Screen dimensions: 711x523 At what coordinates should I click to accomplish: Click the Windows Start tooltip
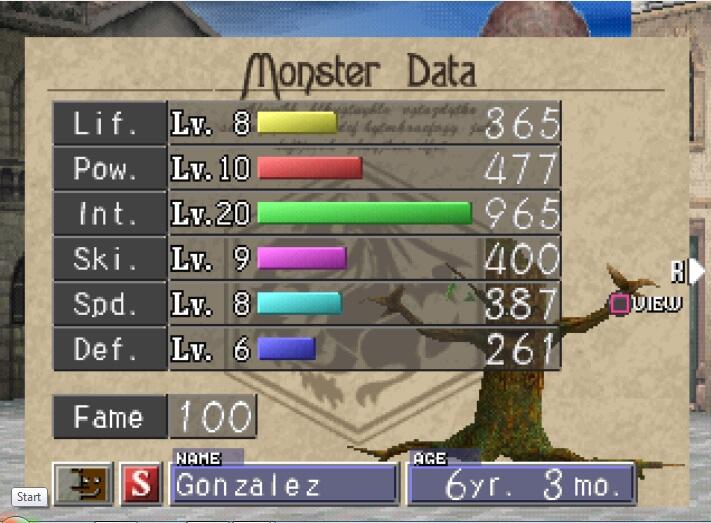29,497
